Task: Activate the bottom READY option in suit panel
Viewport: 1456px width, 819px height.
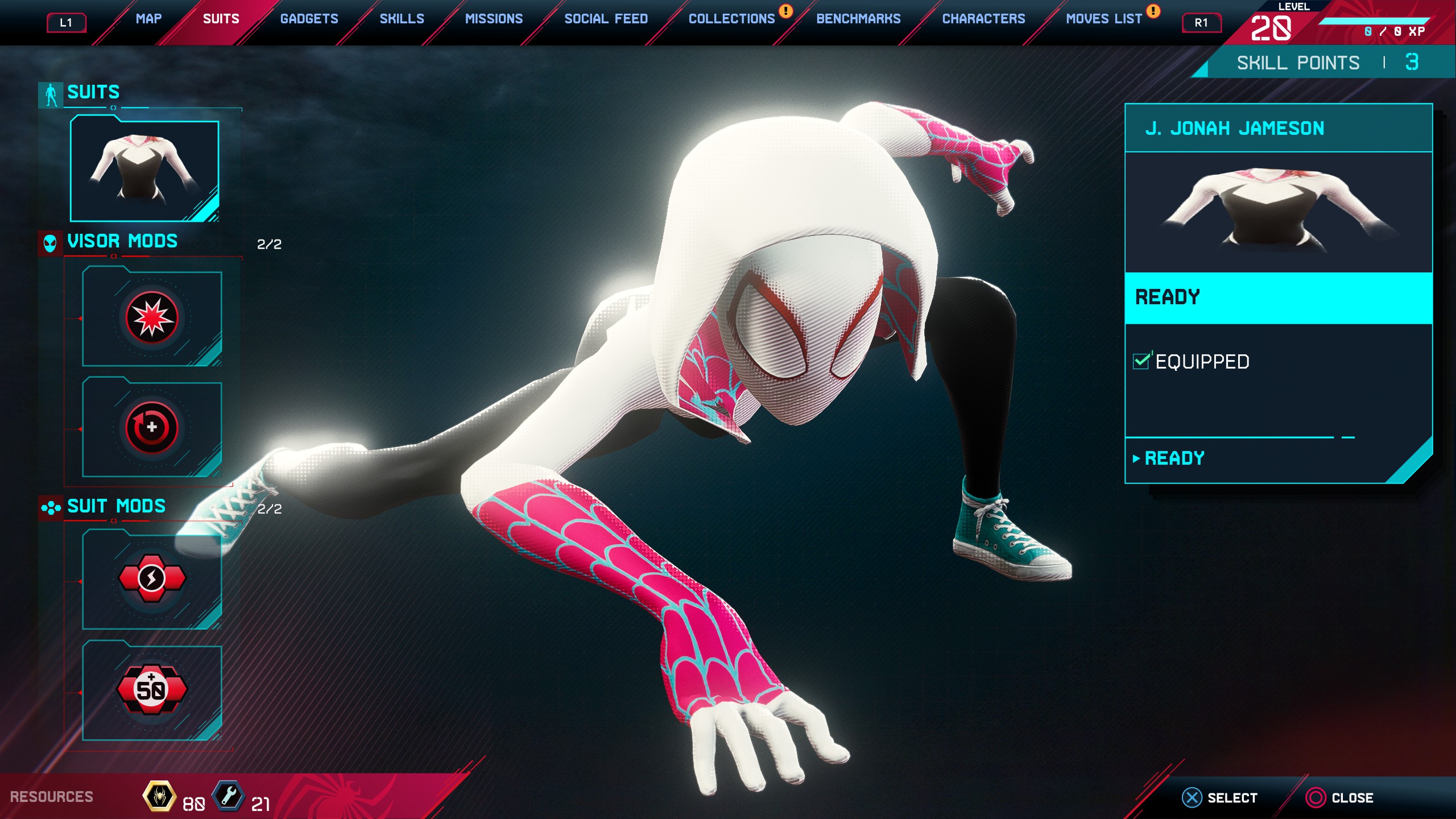Action: point(1174,458)
